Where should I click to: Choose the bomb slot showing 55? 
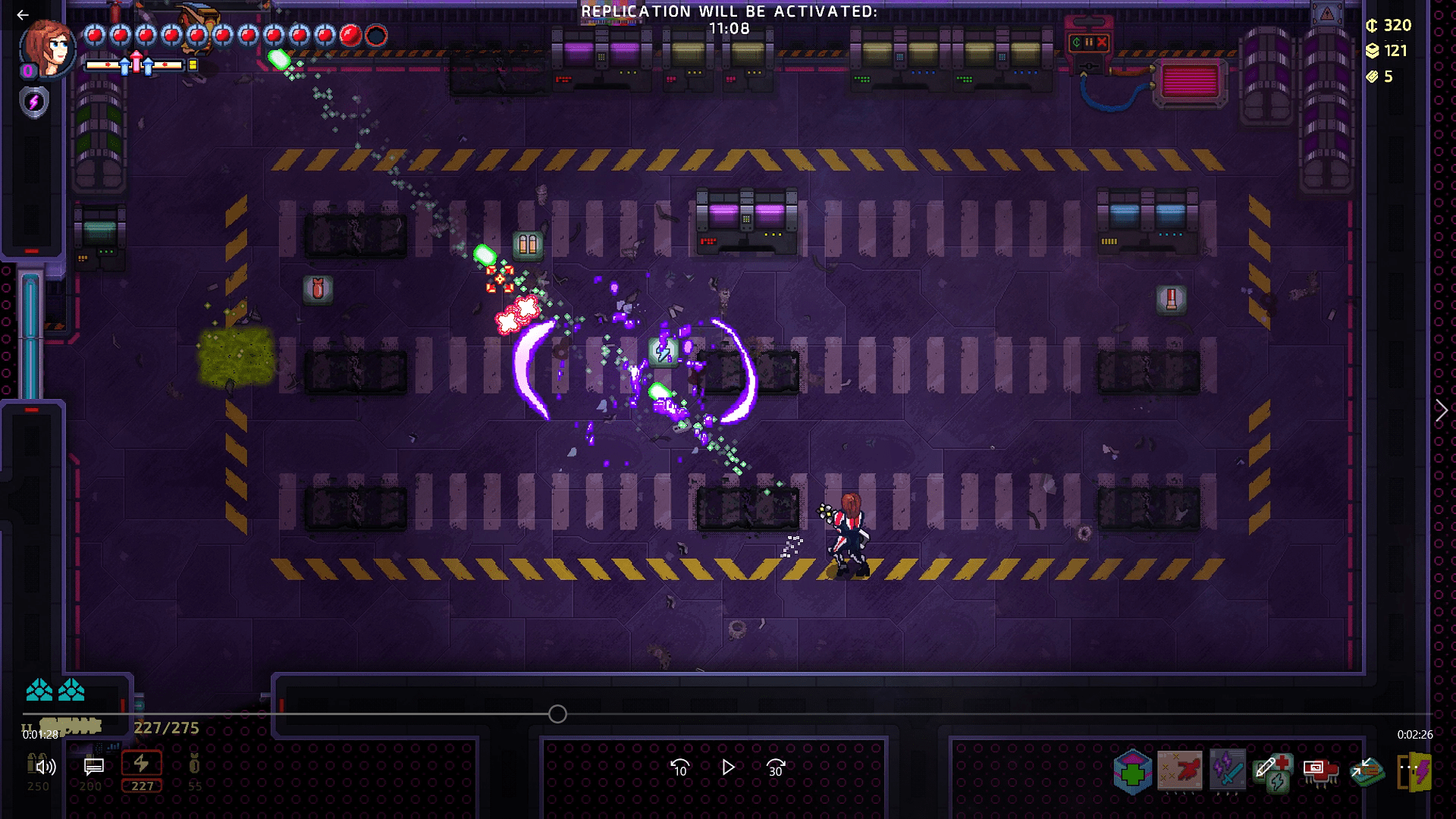click(194, 770)
